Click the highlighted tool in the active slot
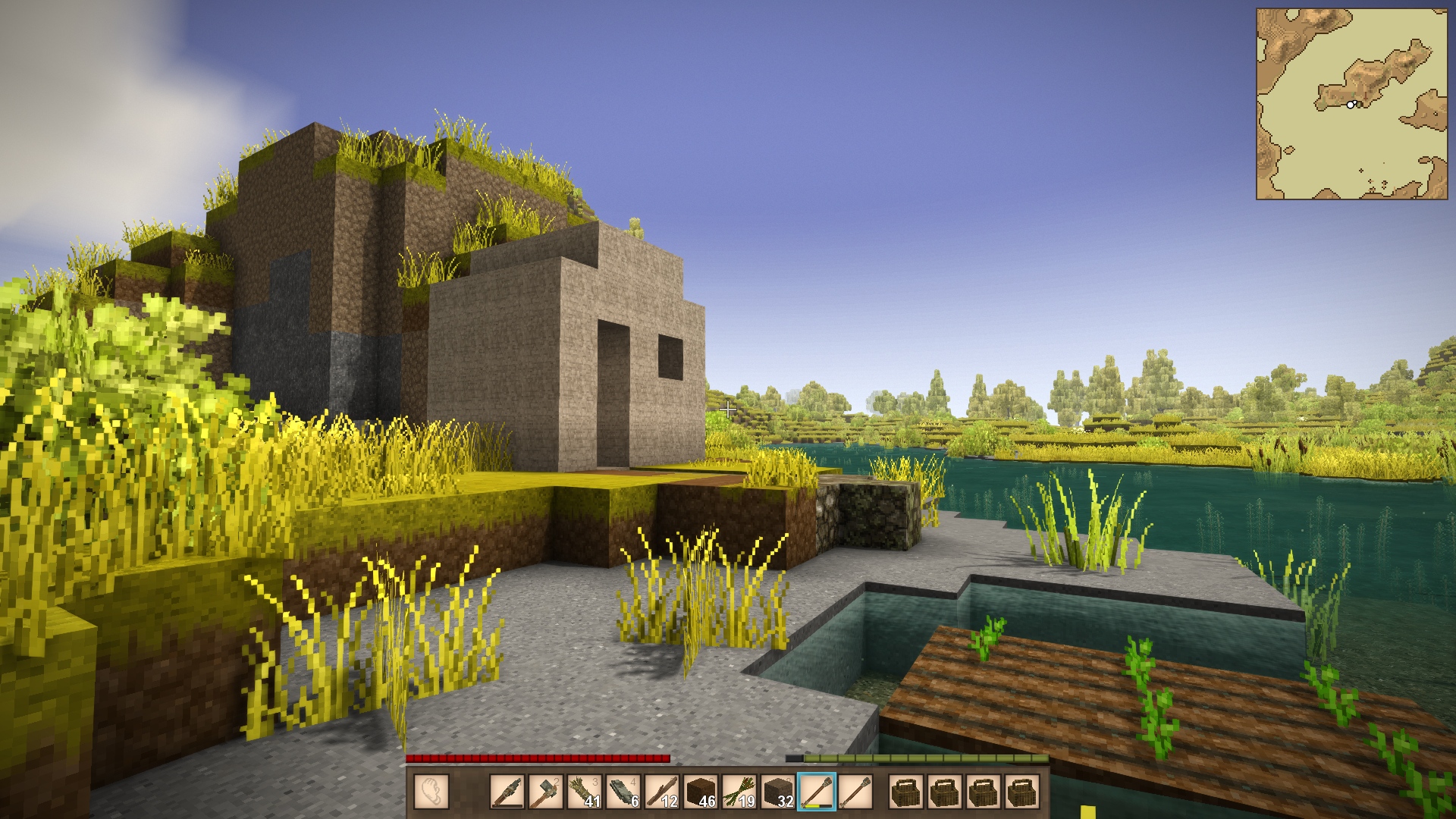The image size is (1456, 819). pos(817,792)
